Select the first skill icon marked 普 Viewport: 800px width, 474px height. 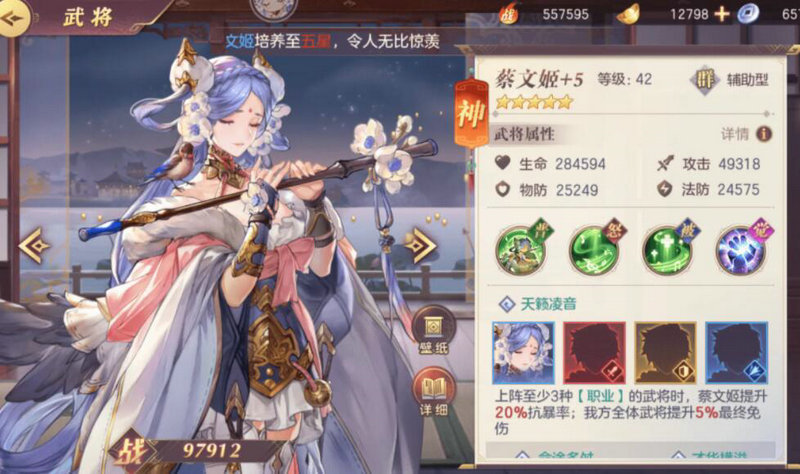pyautogui.click(x=523, y=248)
